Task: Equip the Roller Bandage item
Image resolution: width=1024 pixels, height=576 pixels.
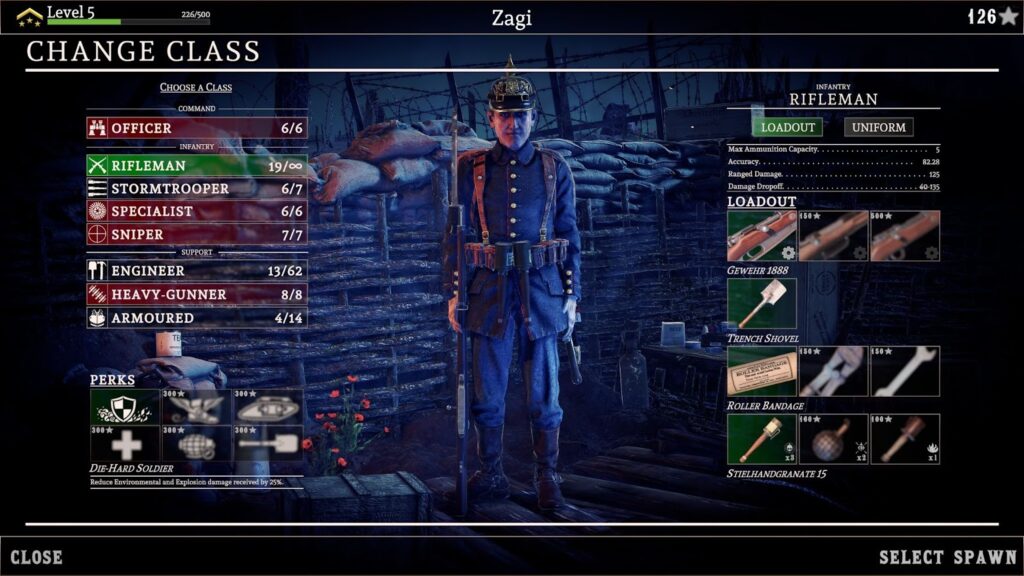Action: [762, 372]
